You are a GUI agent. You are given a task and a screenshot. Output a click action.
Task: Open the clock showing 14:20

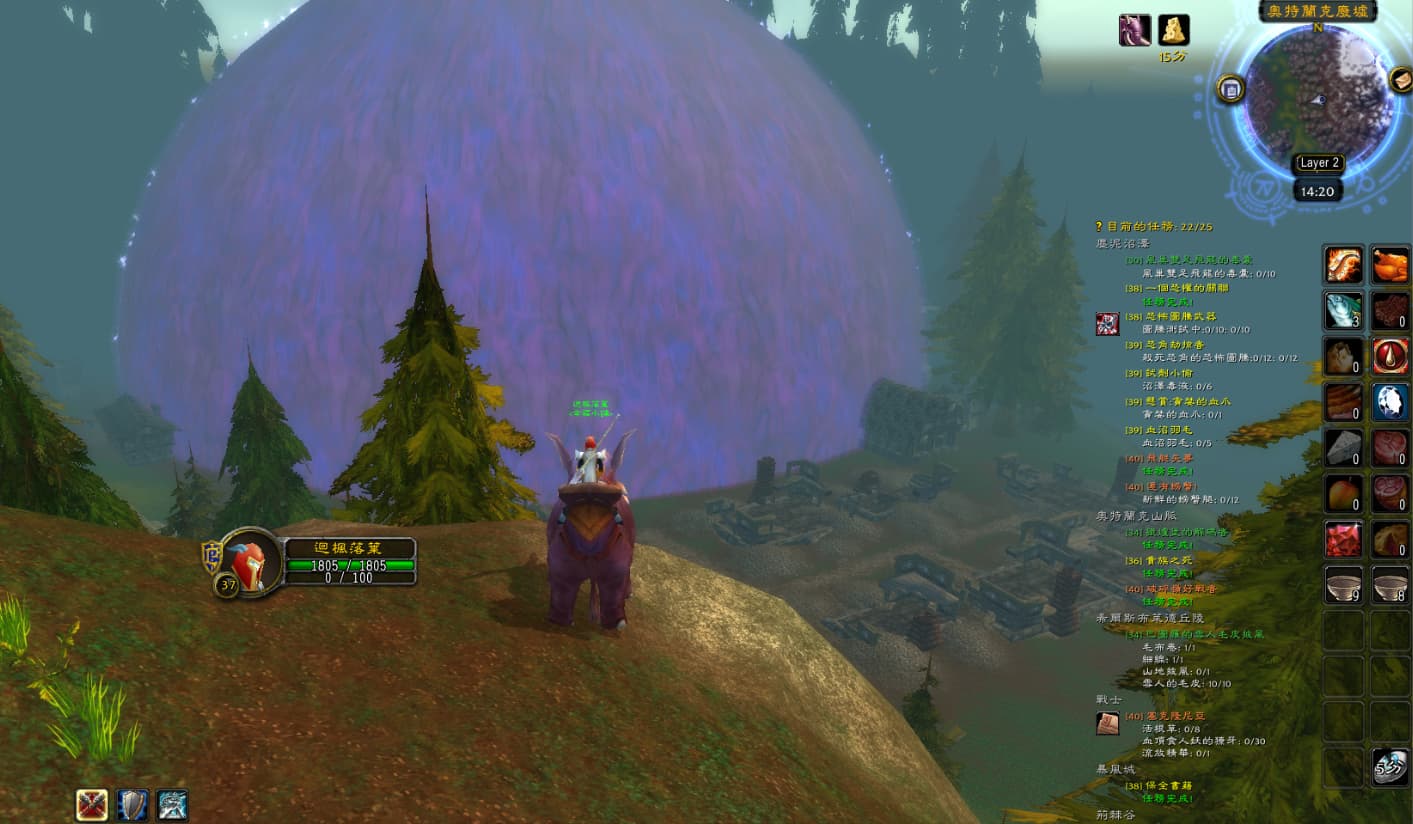[1317, 191]
